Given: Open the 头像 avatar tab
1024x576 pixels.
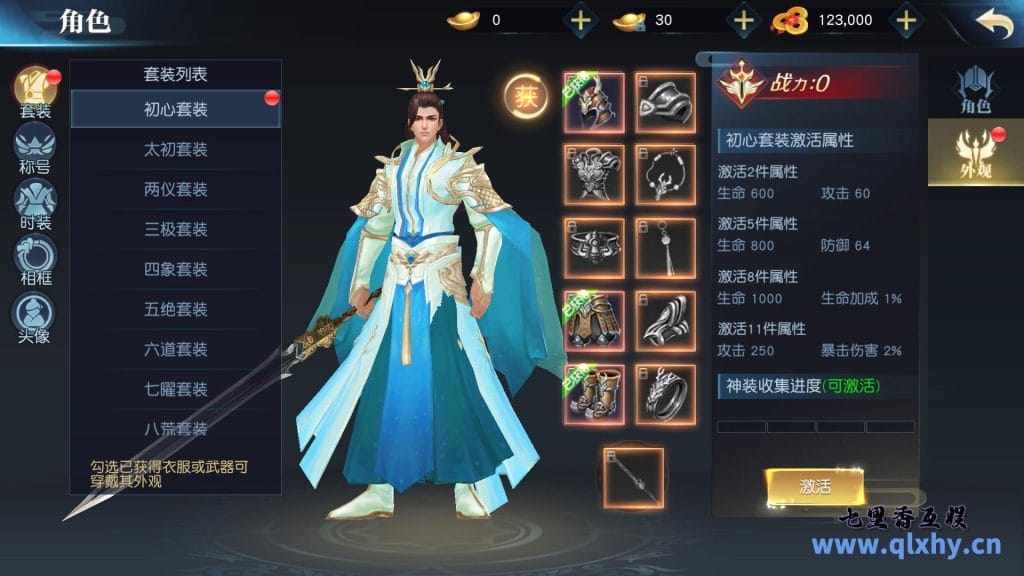Looking at the screenshot, I should click(35, 318).
